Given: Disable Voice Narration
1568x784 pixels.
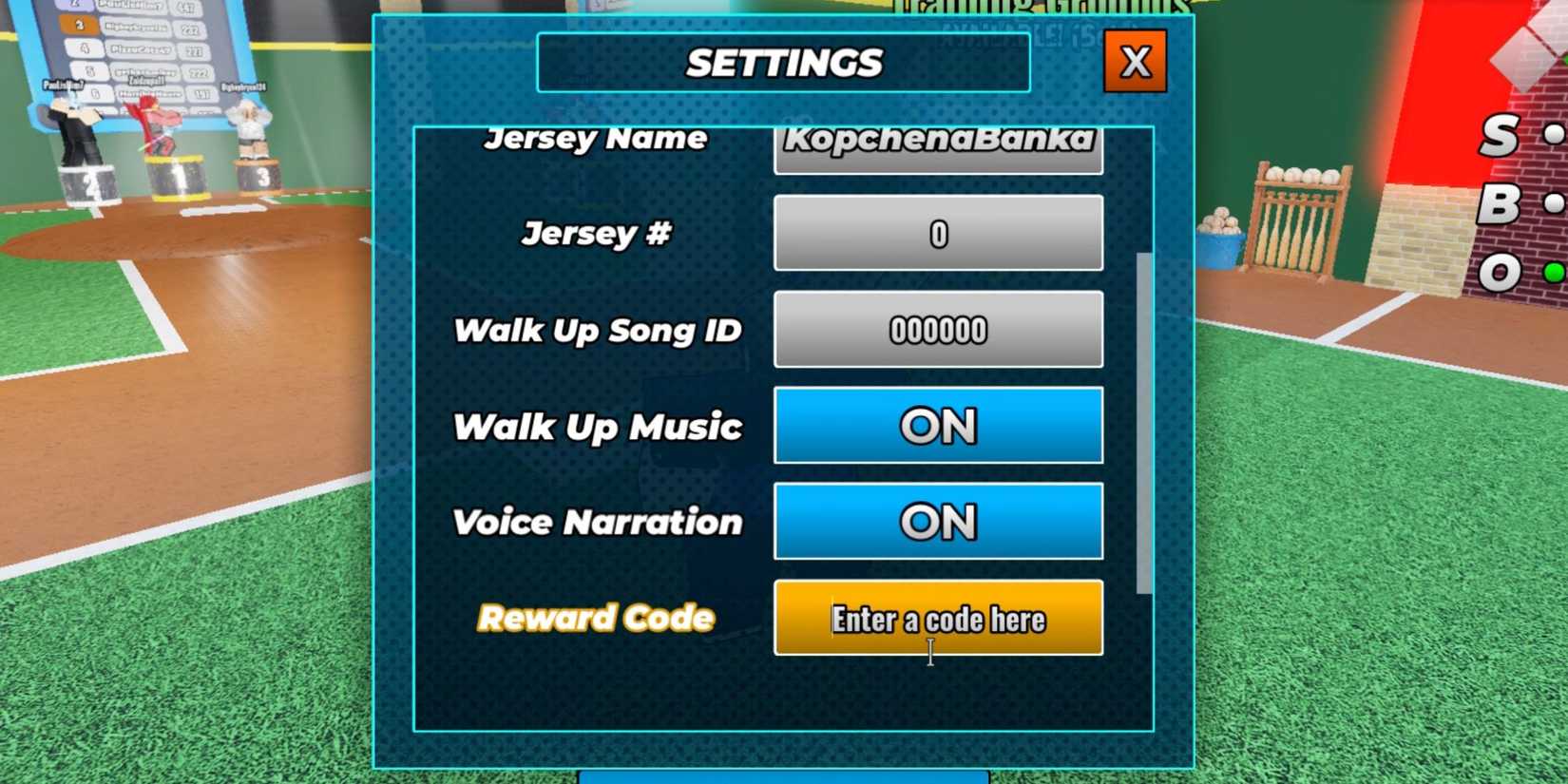Looking at the screenshot, I should [x=937, y=521].
